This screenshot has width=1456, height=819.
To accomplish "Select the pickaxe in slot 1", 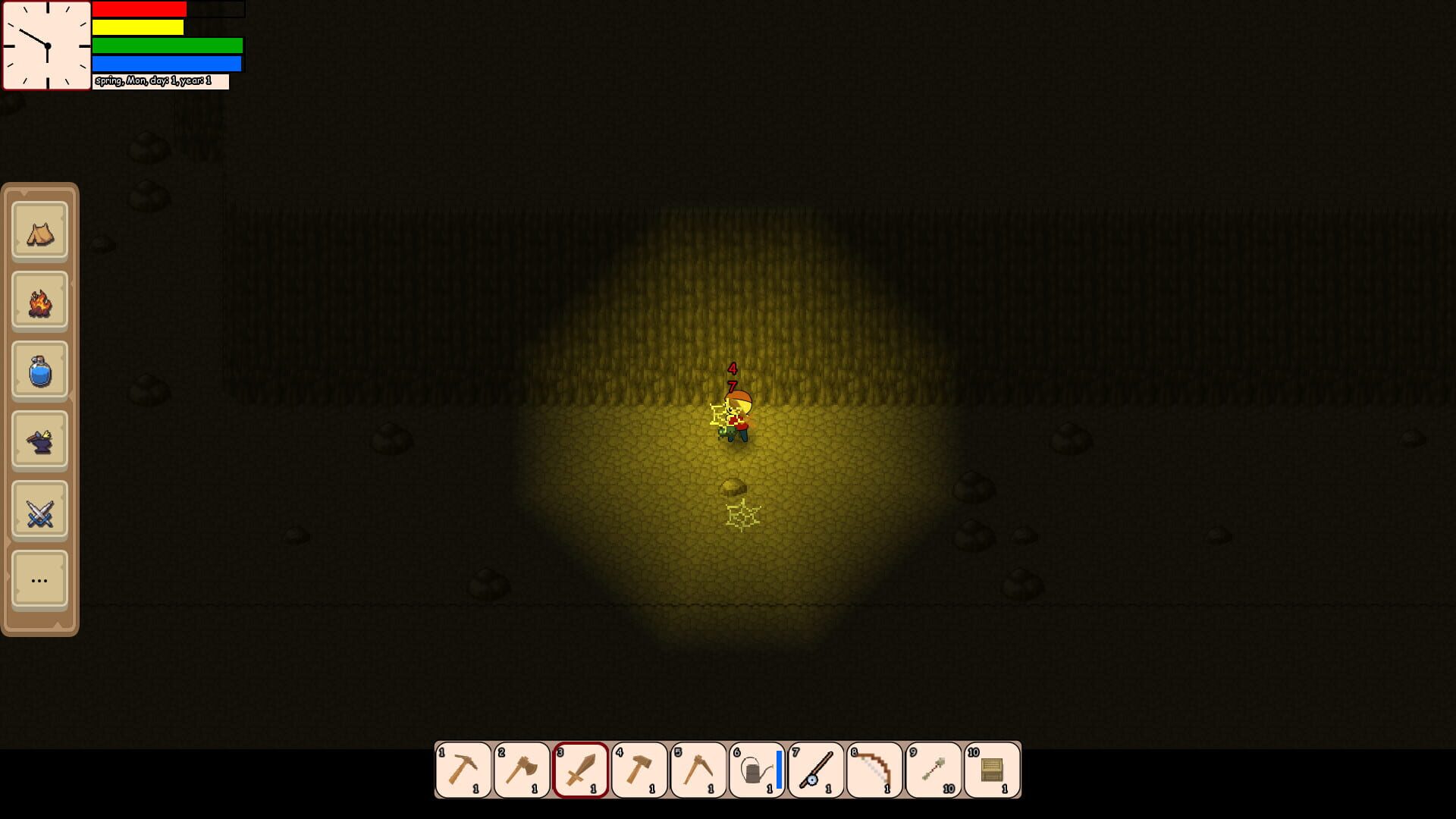I will pyautogui.click(x=463, y=770).
